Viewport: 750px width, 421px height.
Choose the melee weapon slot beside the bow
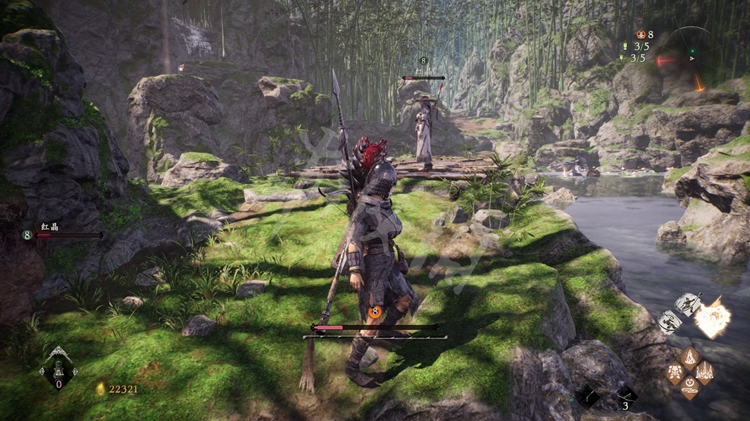pos(588,396)
